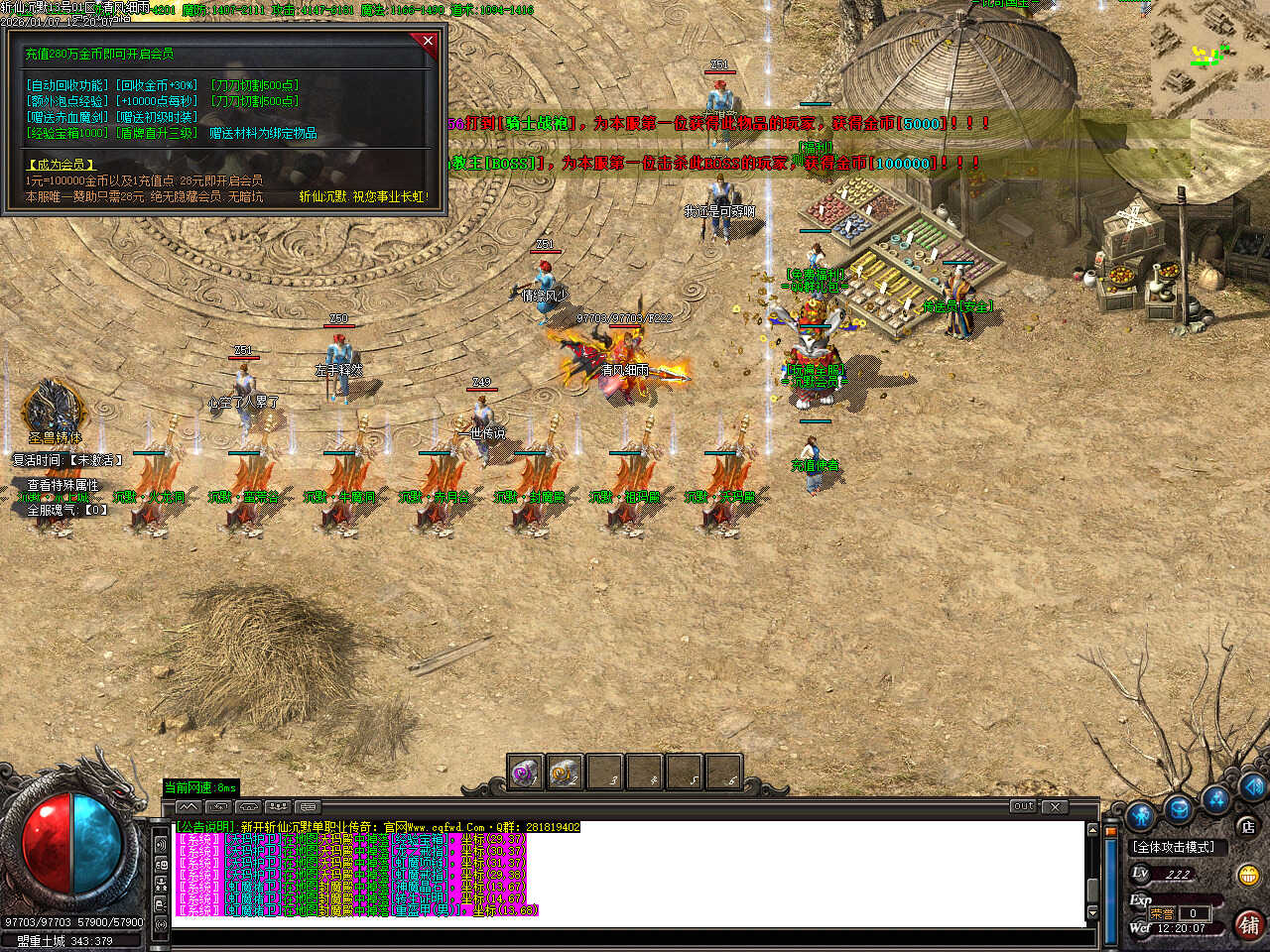The image size is (1270, 952).
Task: Change the 全体攻击模式 attack mode
Action: pyautogui.click(x=1175, y=847)
